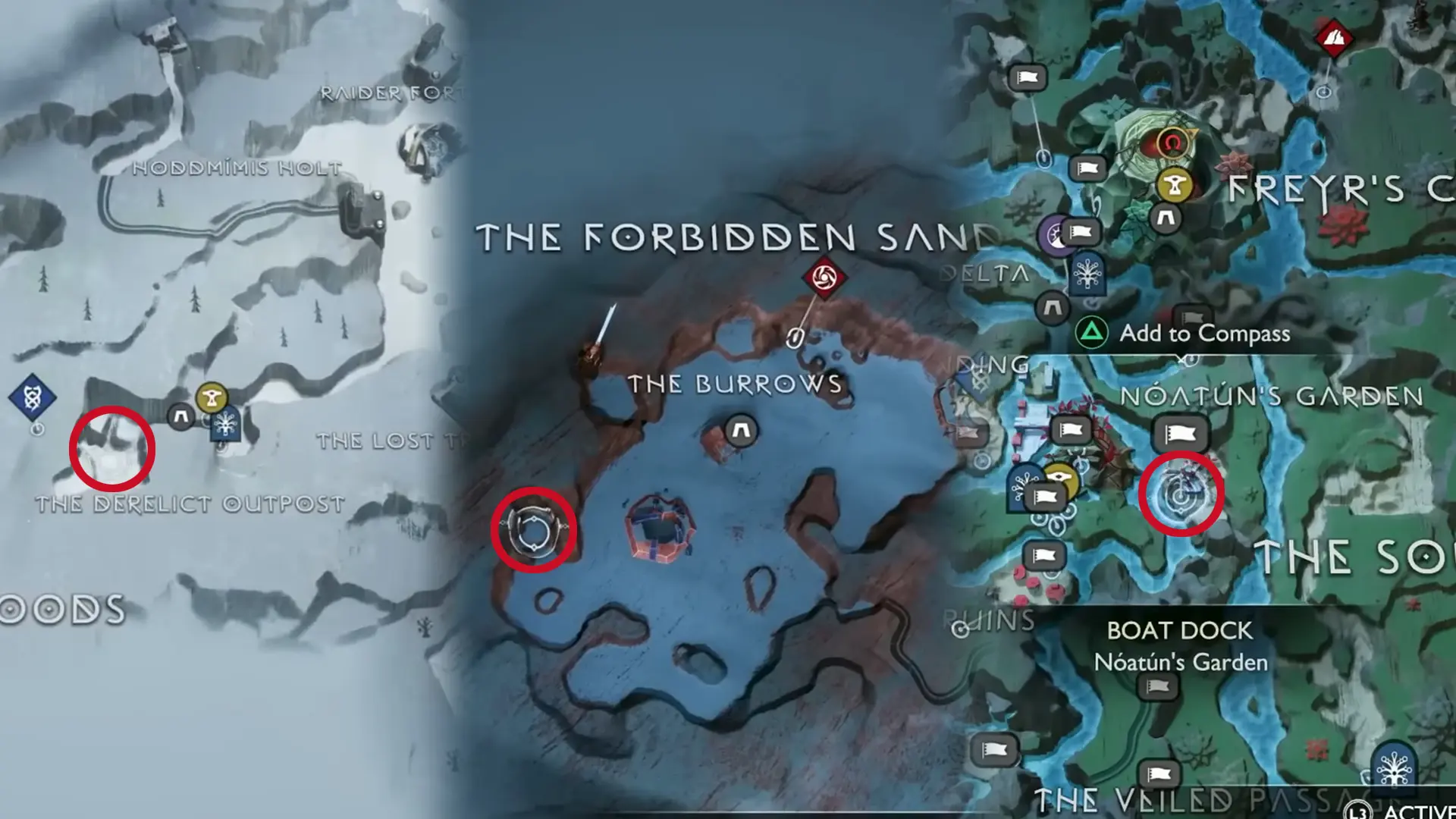Viewport: 1456px width, 819px height.
Task: Select the large flag marker in Nóatún's Garden
Action: click(1179, 430)
